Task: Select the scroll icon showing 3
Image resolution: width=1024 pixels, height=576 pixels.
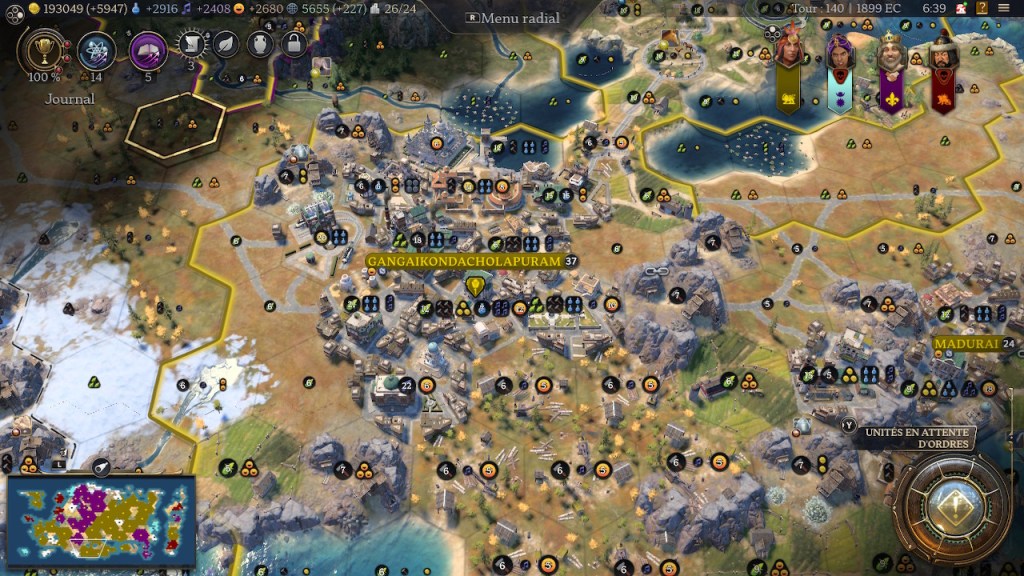Action: 193,44
